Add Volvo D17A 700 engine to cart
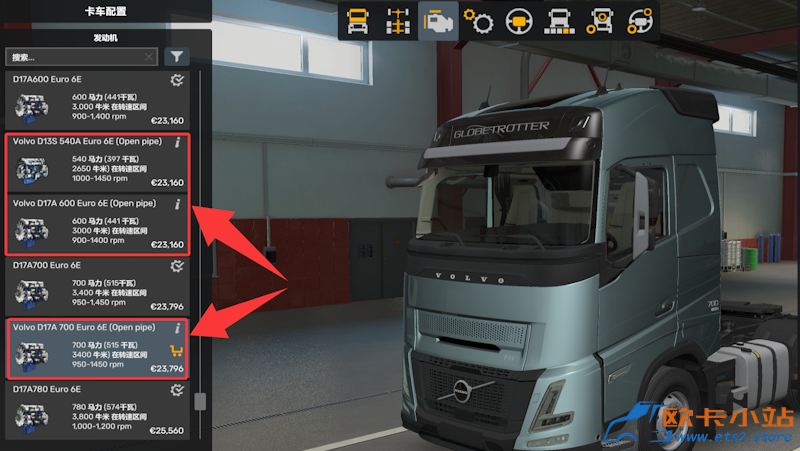The height and width of the screenshot is (451, 800). pos(177,350)
